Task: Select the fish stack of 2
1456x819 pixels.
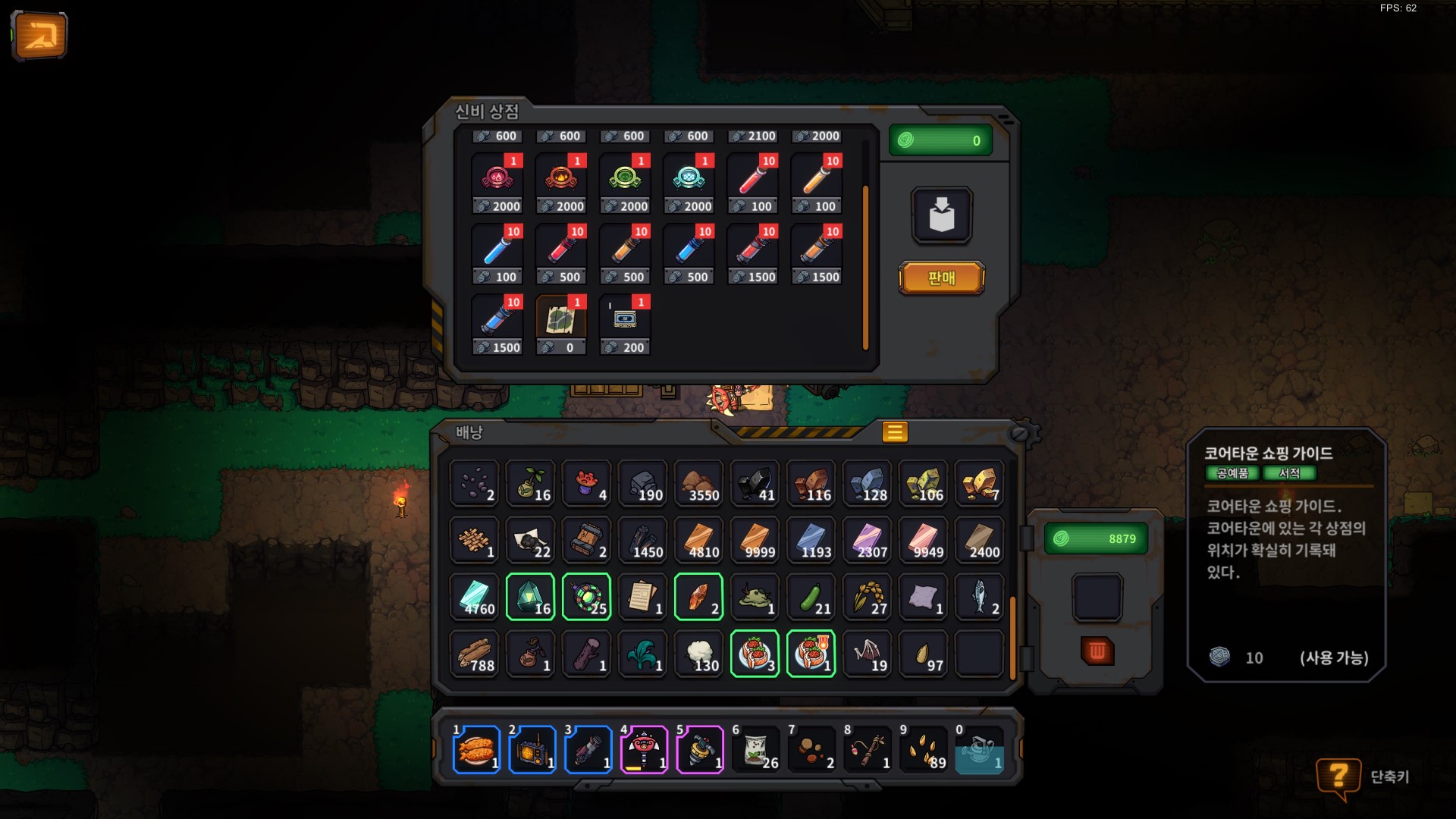Action: tap(979, 597)
